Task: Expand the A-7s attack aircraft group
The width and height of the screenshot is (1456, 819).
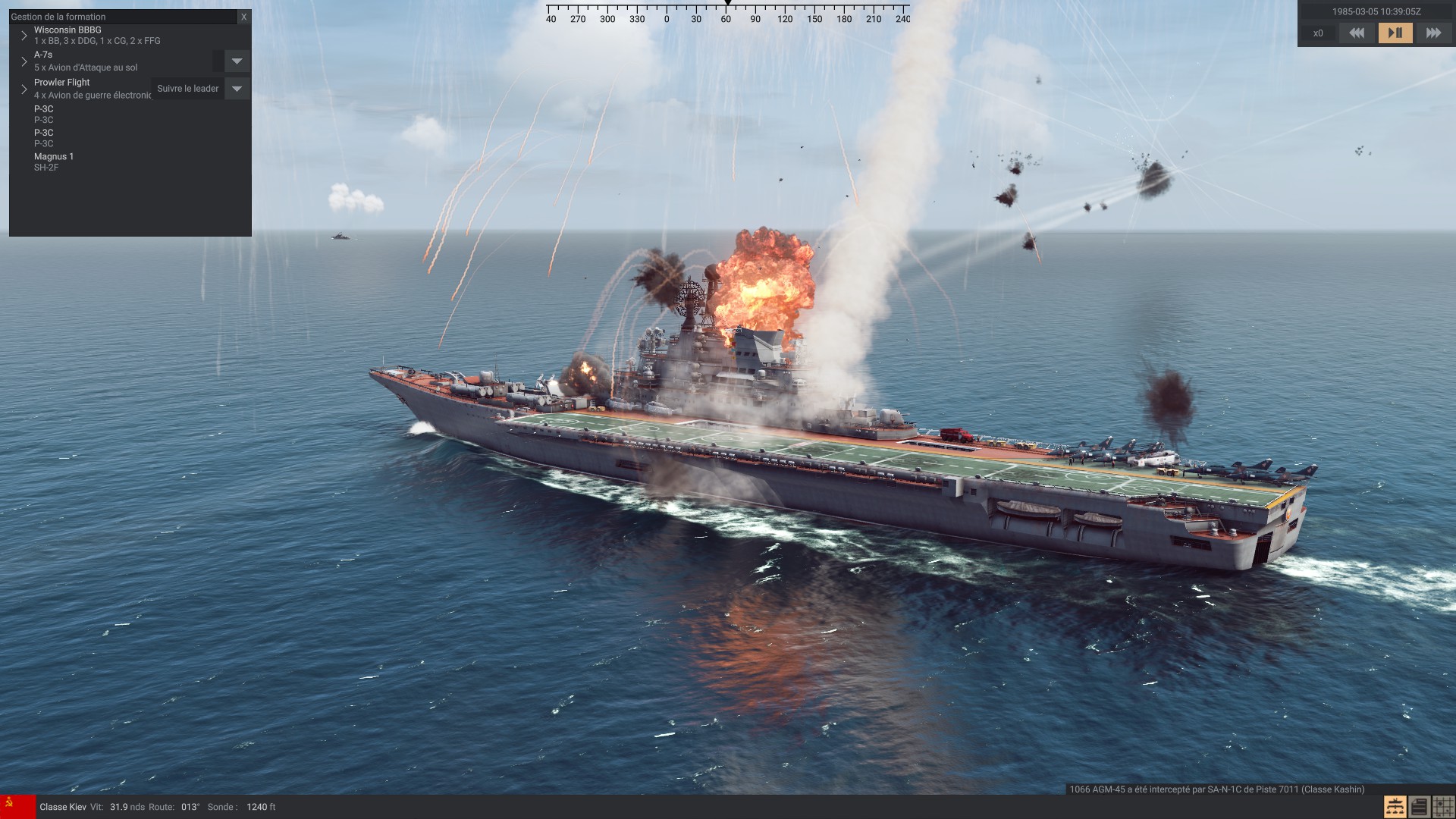Action: tap(24, 61)
